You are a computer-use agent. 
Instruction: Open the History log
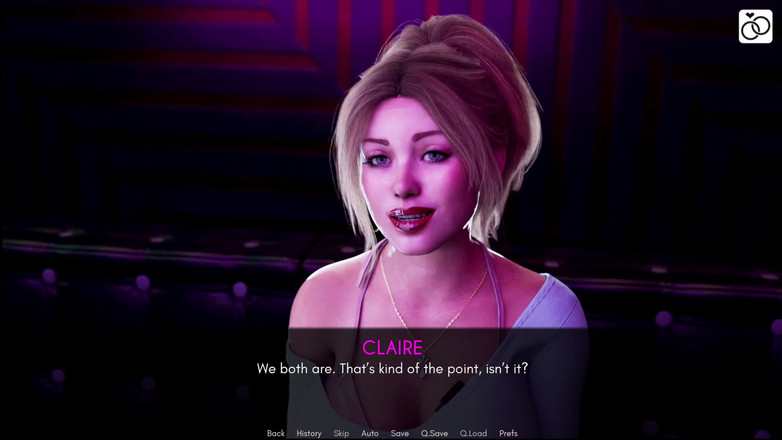click(x=309, y=433)
